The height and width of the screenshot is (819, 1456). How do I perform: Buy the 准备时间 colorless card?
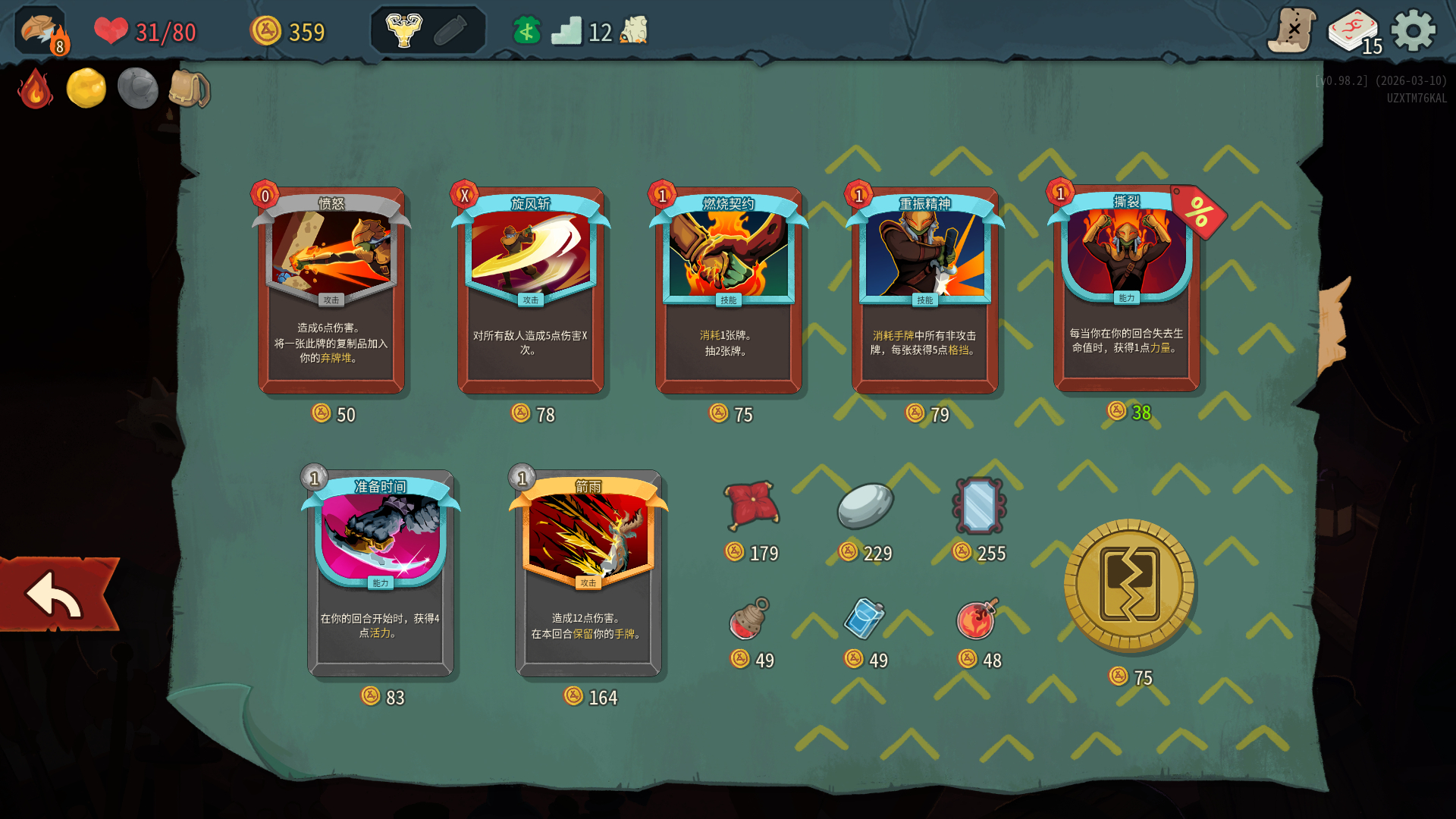[381, 574]
